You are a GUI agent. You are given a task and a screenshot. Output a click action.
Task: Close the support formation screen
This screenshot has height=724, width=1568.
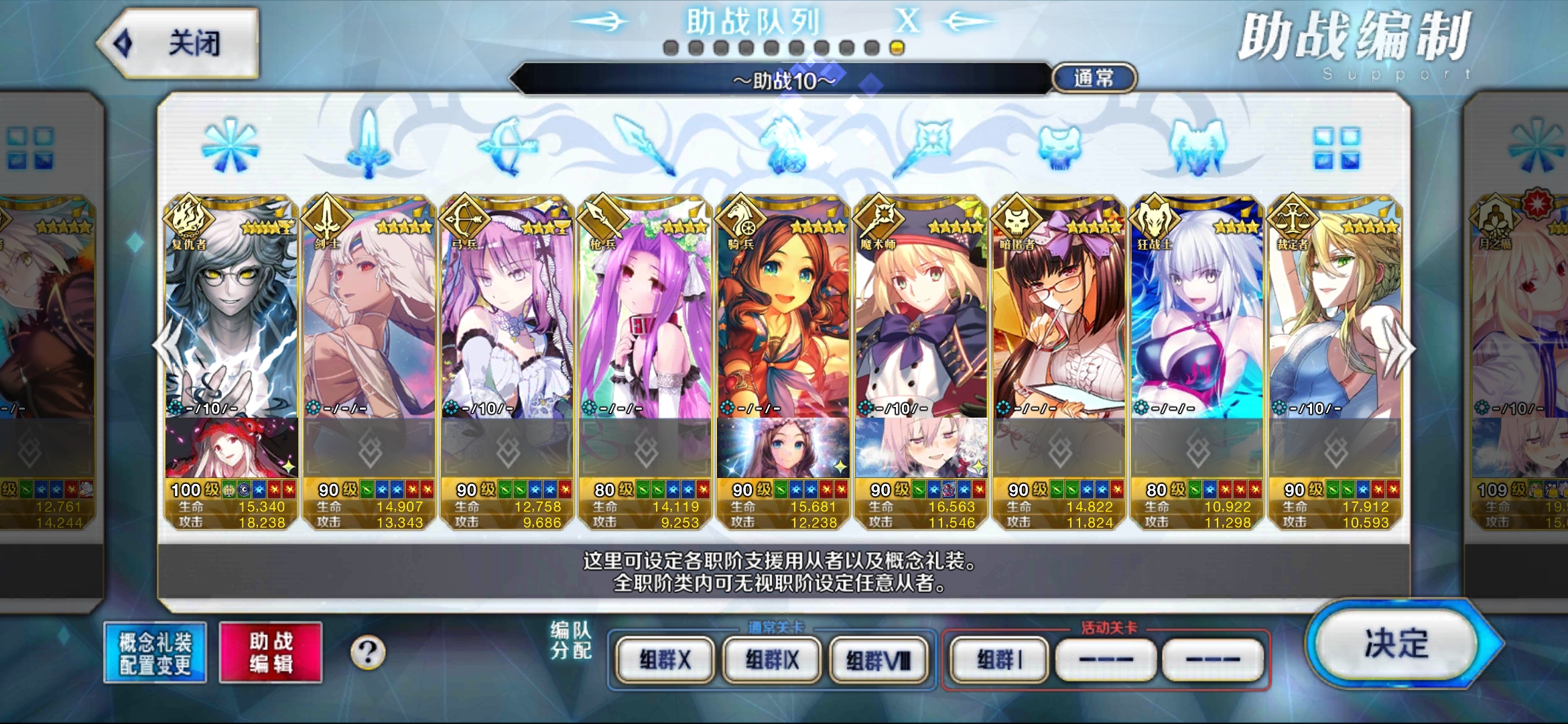179,44
